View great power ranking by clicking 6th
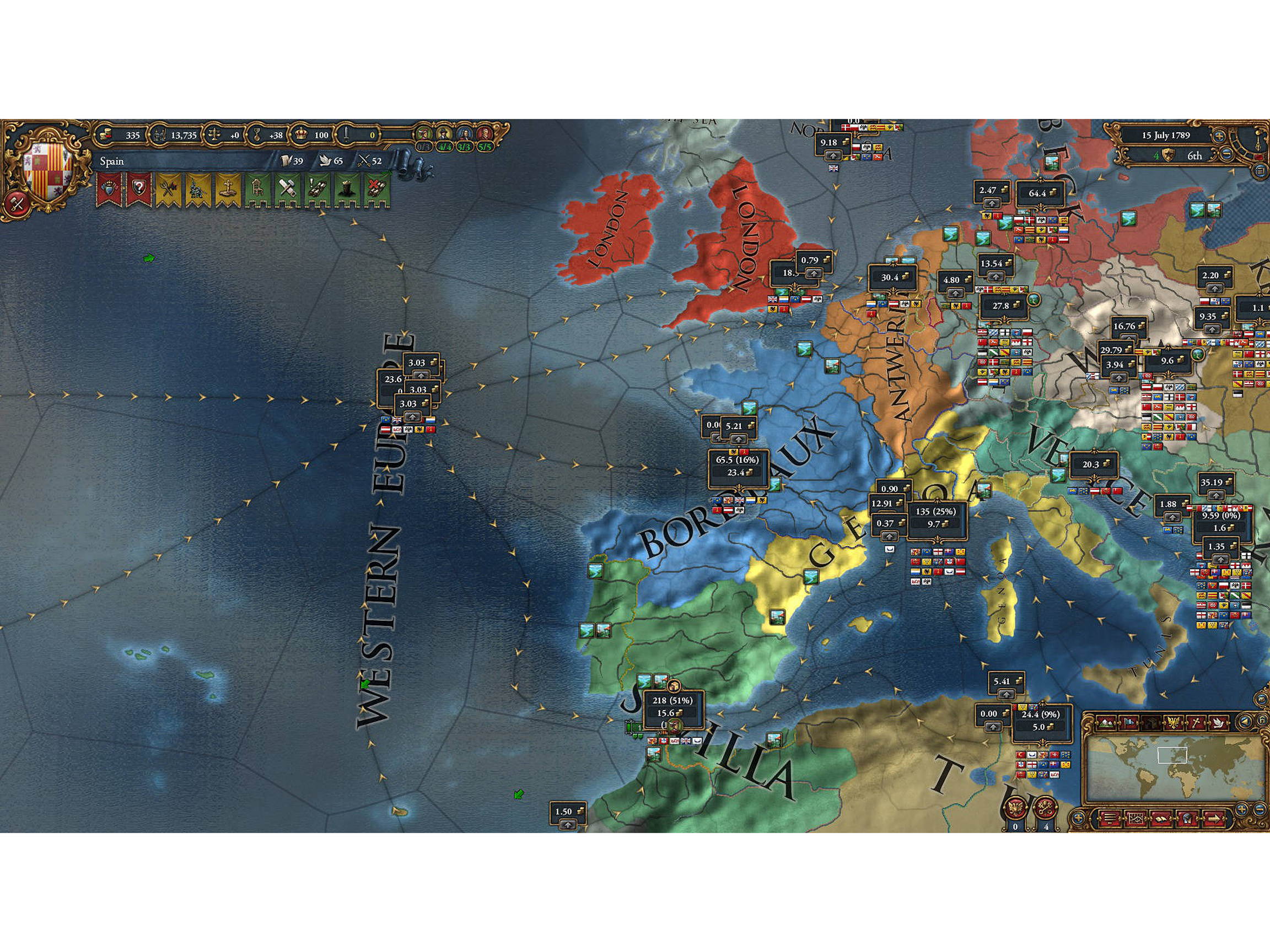 click(x=1195, y=155)
